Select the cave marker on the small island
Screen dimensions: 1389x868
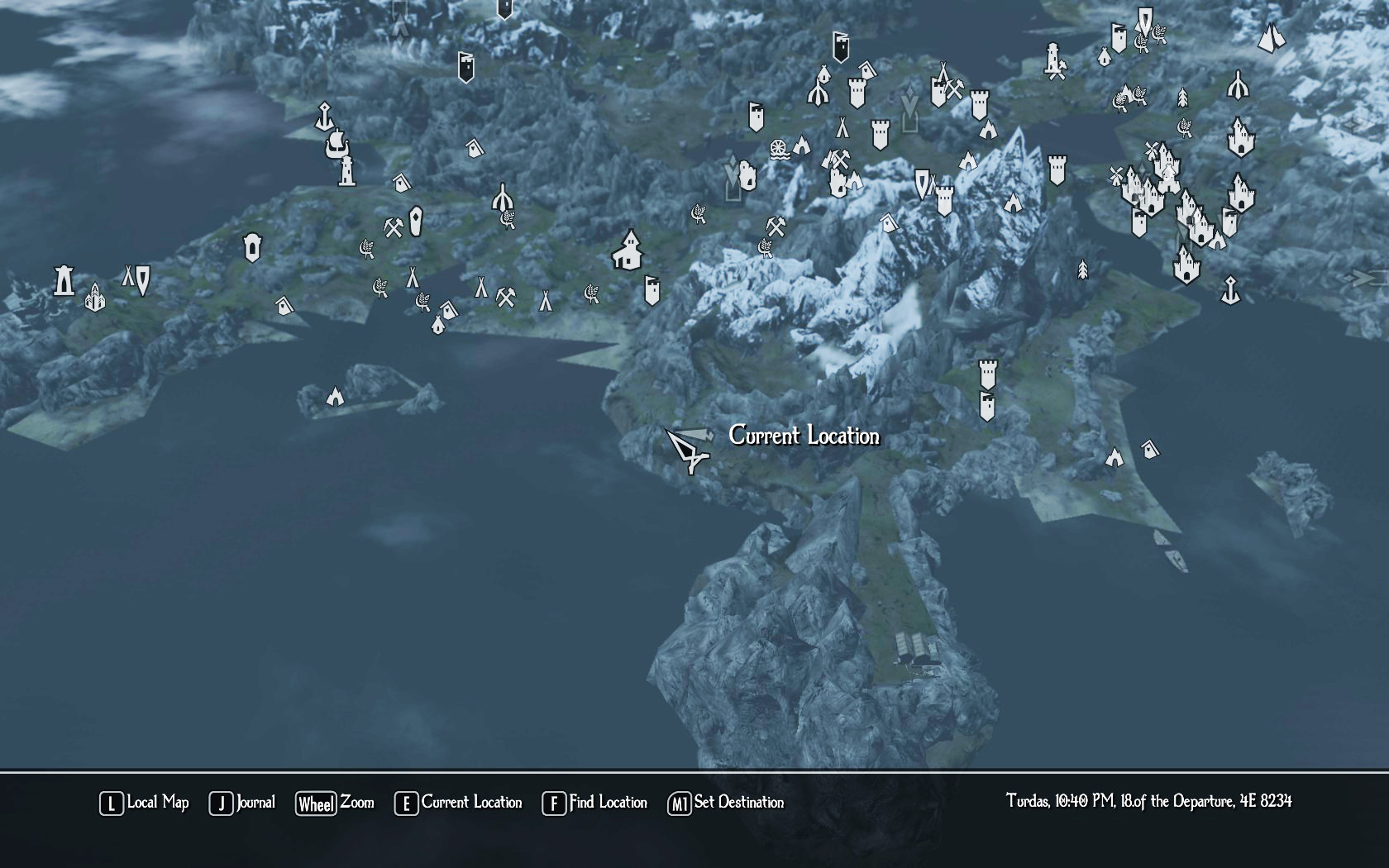coord(335,397)
